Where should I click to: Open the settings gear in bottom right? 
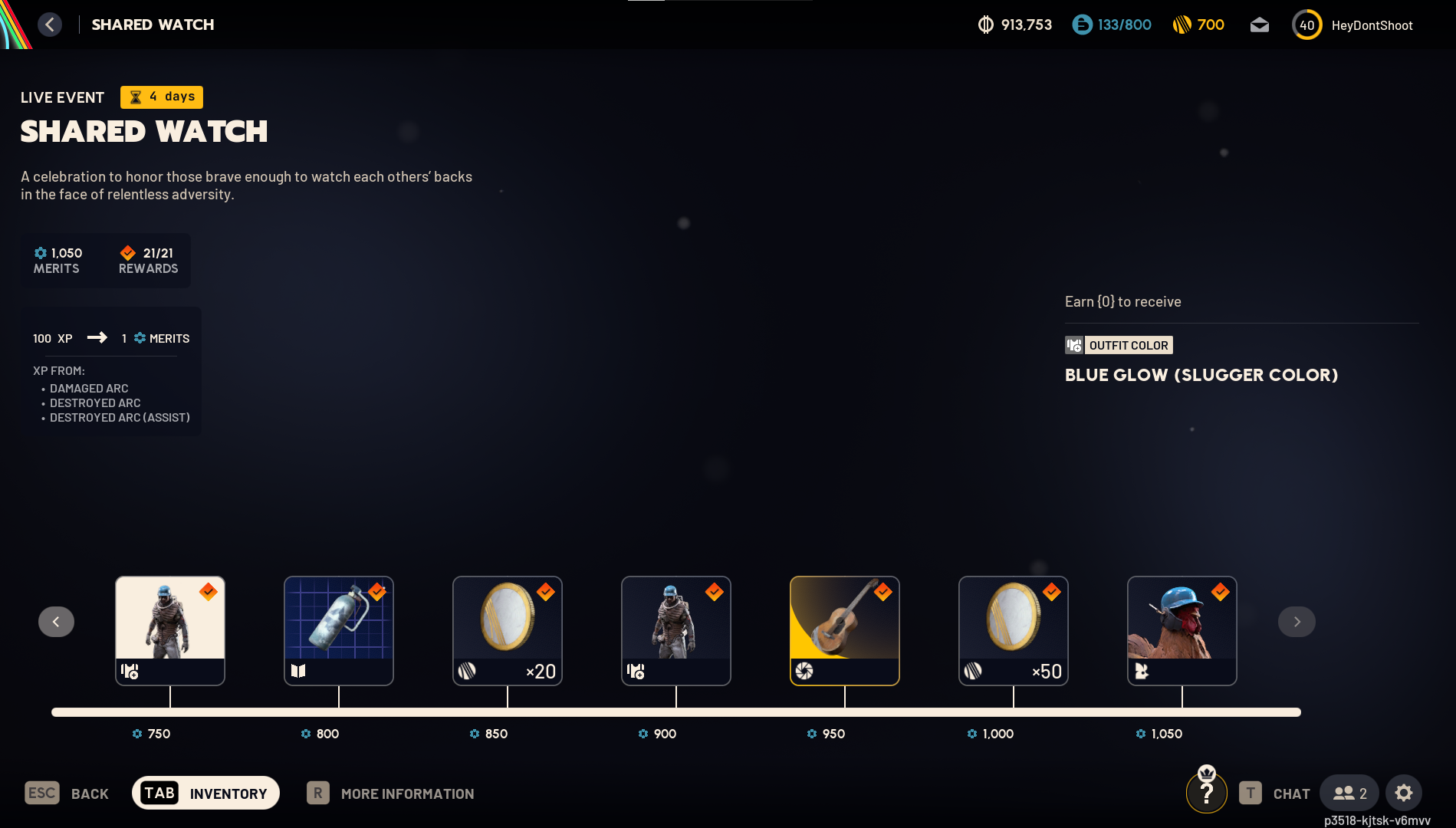point(1404,793)
